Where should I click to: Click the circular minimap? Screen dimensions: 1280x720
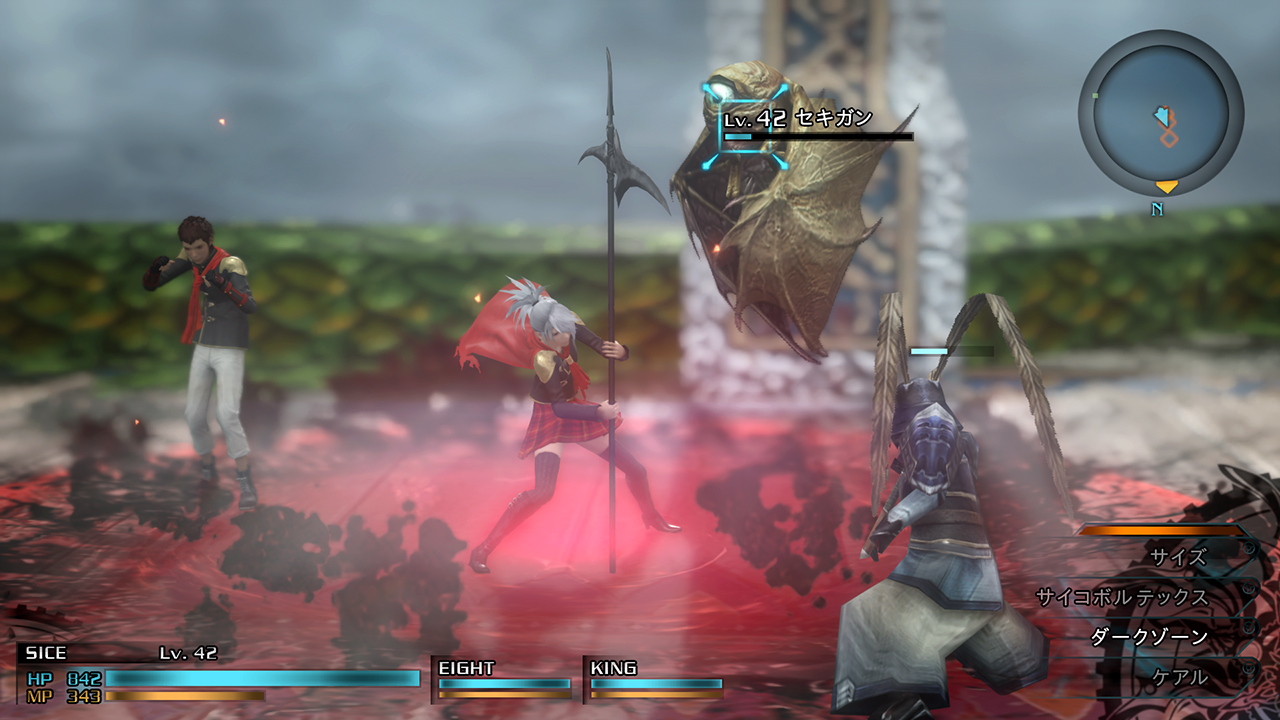[x=1160, y=112]
